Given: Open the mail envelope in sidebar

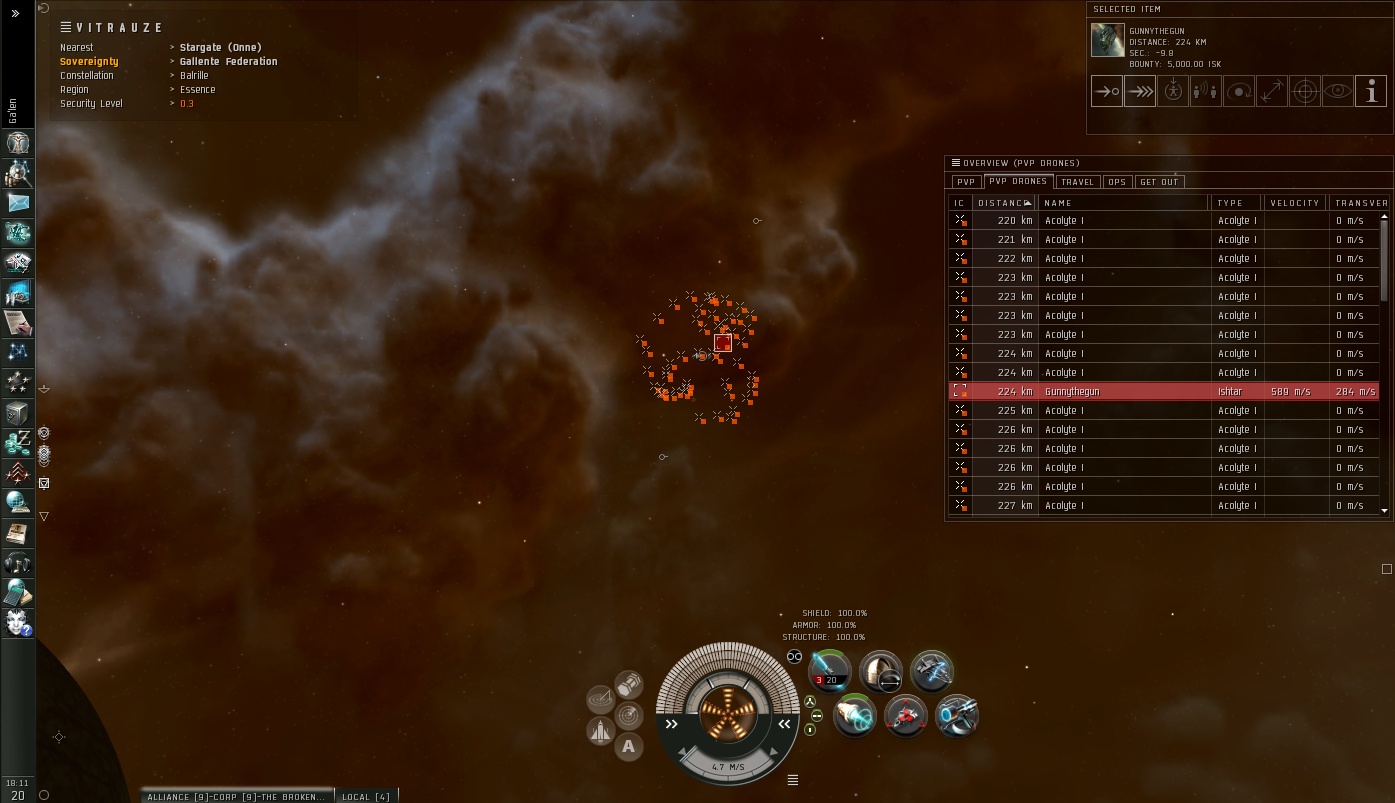Looking at the screenshot, I should pyautogui.click(x=18, y=203).
